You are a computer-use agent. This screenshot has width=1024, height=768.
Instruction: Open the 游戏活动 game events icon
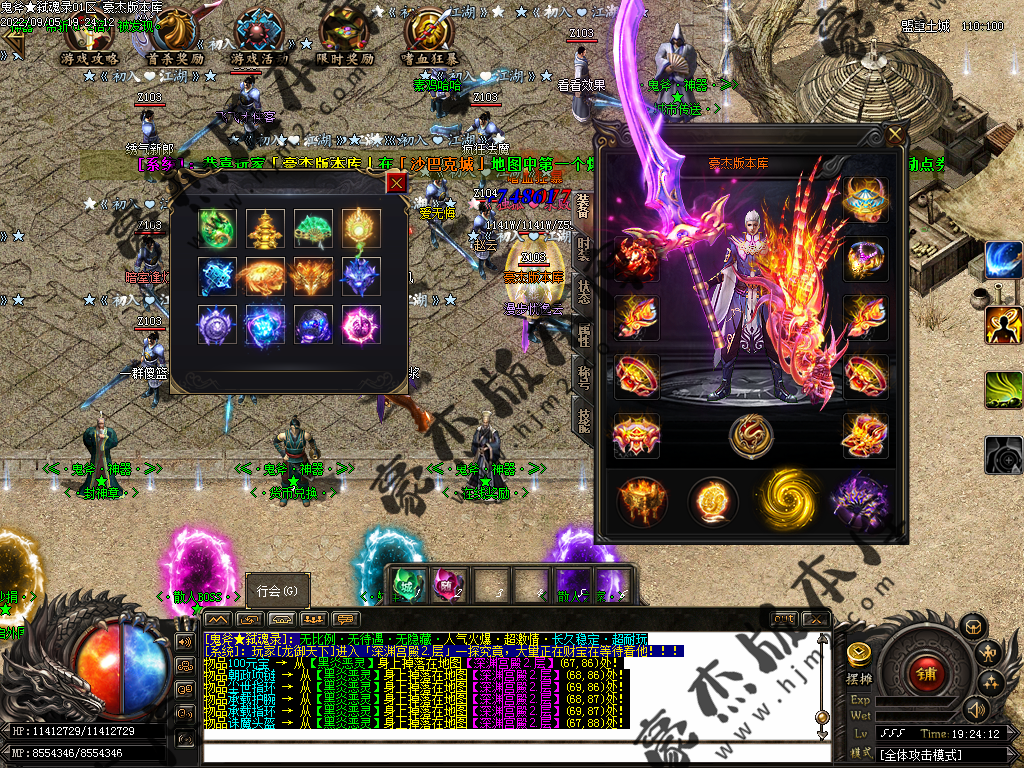click(x=259, y=36)
